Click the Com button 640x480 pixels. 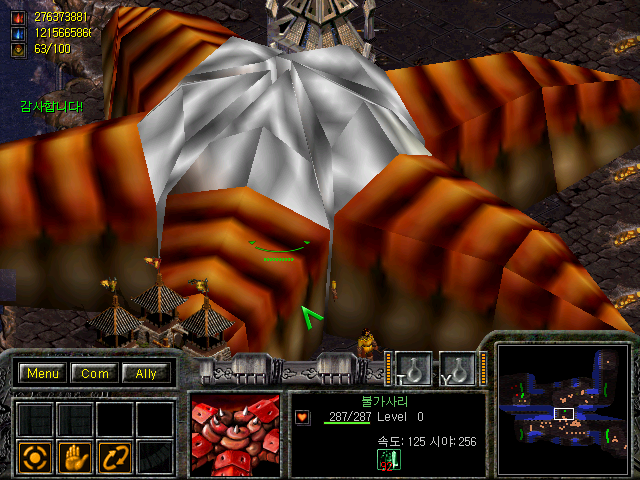[95, 373]
